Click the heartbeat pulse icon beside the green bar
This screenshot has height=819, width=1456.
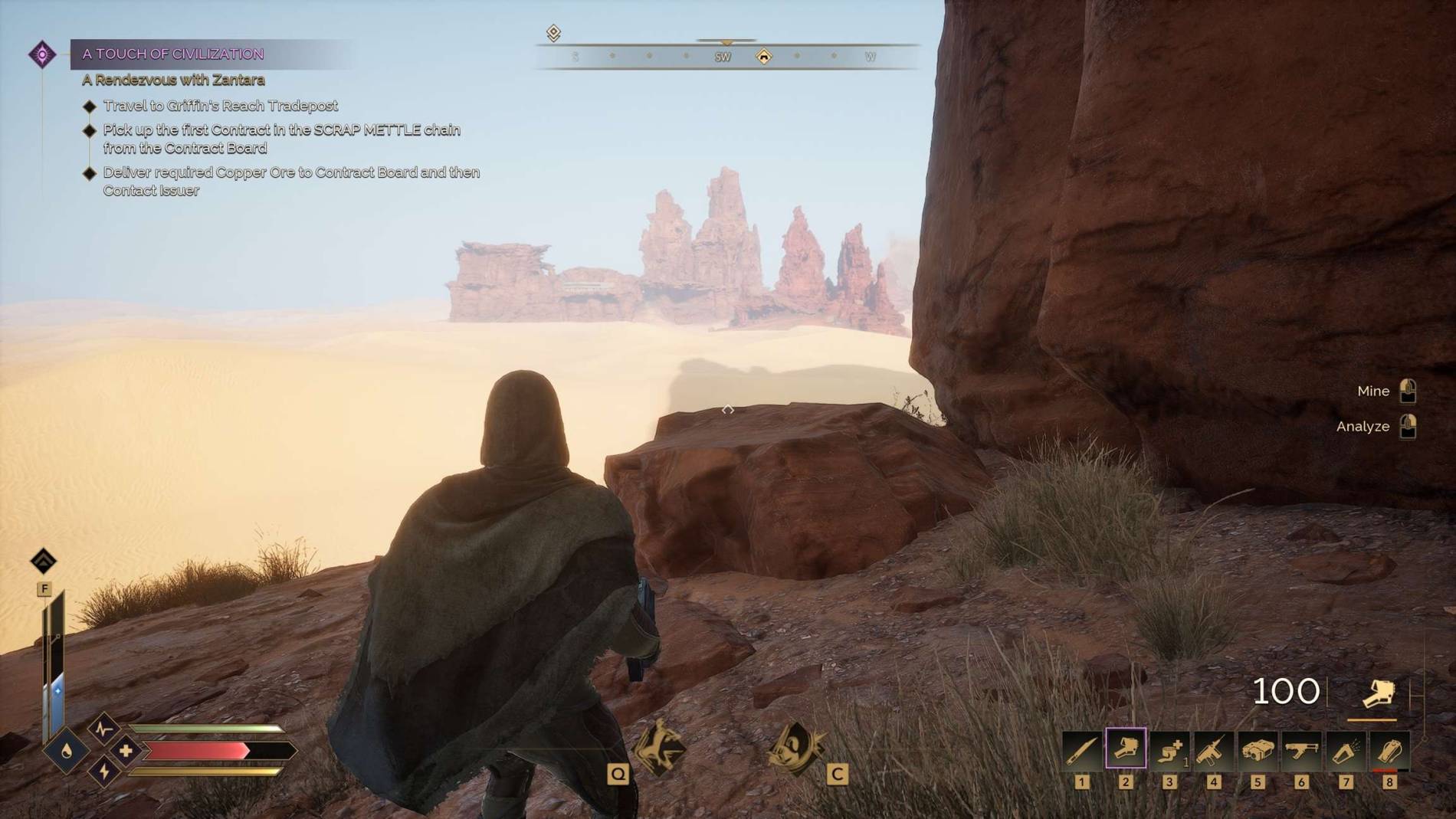coord(103,728)
